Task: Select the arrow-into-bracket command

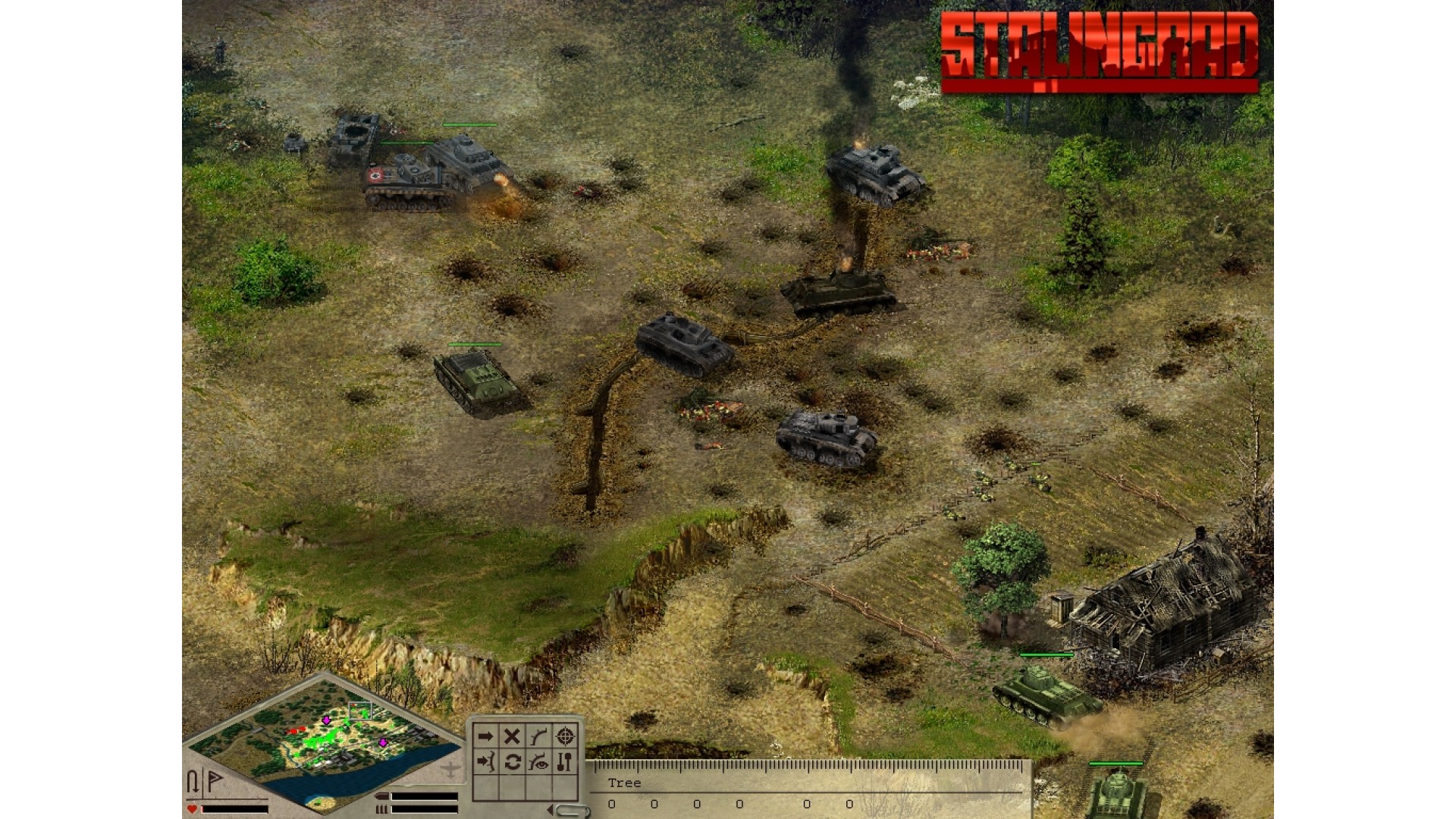Action: pos(485,761)
